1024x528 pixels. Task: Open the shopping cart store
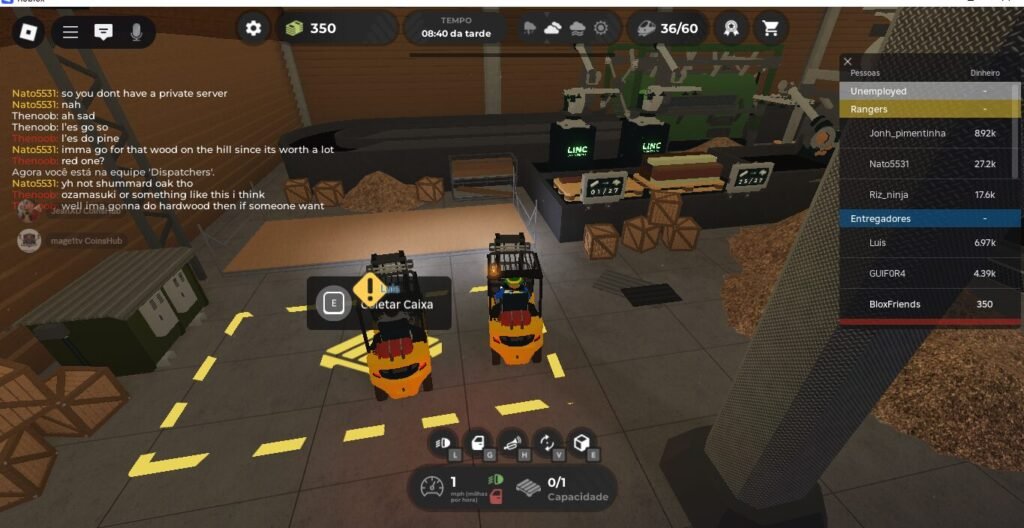pyautogui.click(x=769, y=28)
